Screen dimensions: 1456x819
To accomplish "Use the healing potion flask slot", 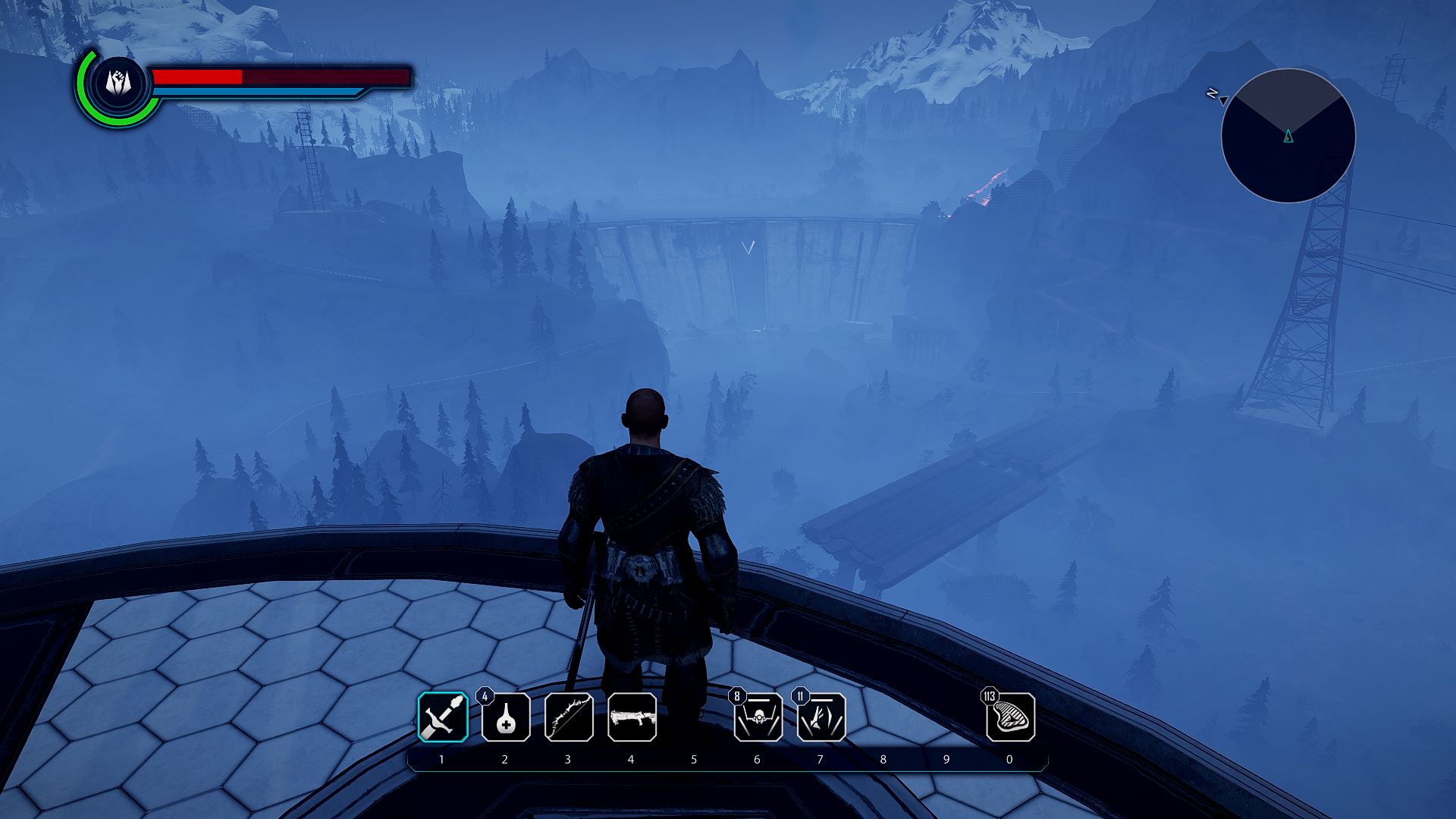I will (x=506, y=717).
